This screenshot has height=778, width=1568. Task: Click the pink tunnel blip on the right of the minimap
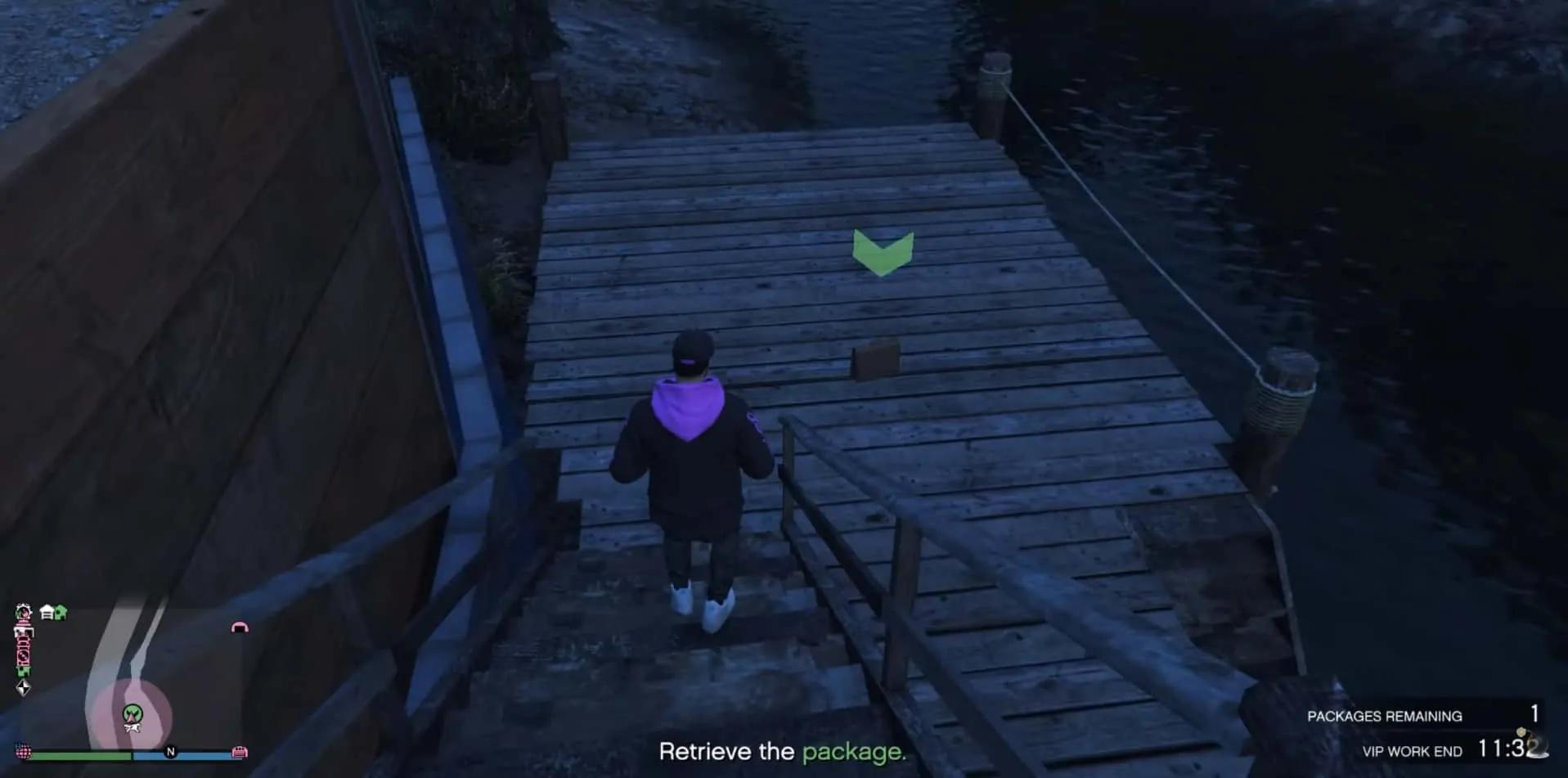coord(240,627)
